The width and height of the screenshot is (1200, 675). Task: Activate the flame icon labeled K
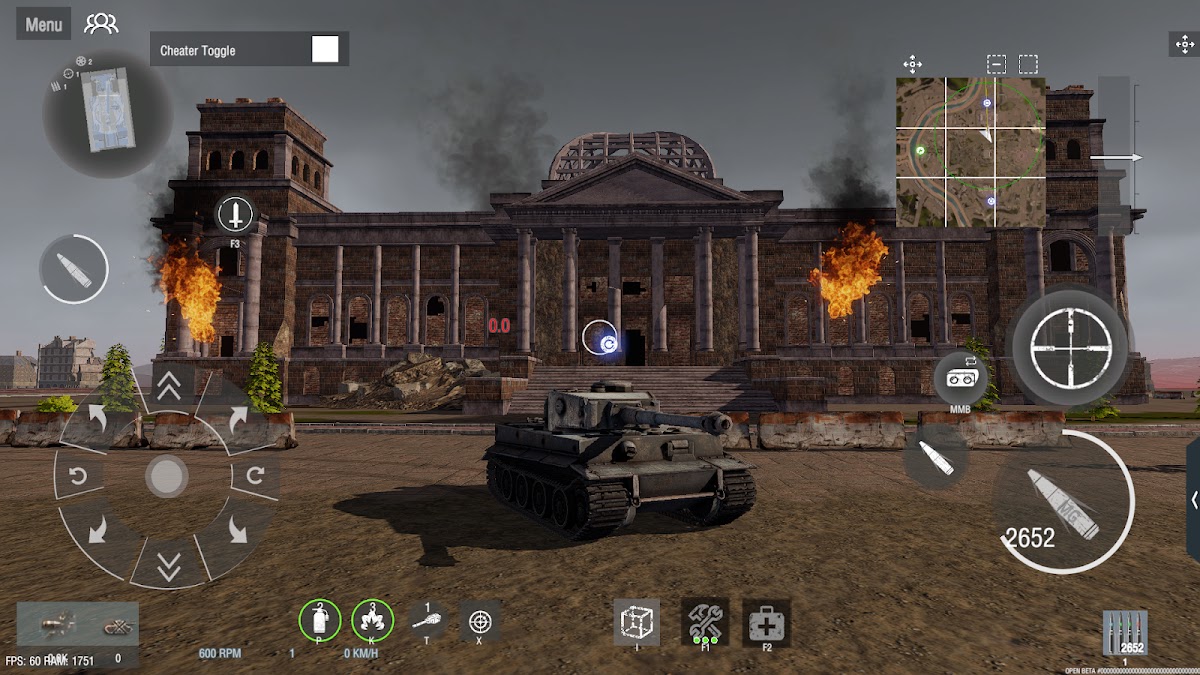pos(373,621)
